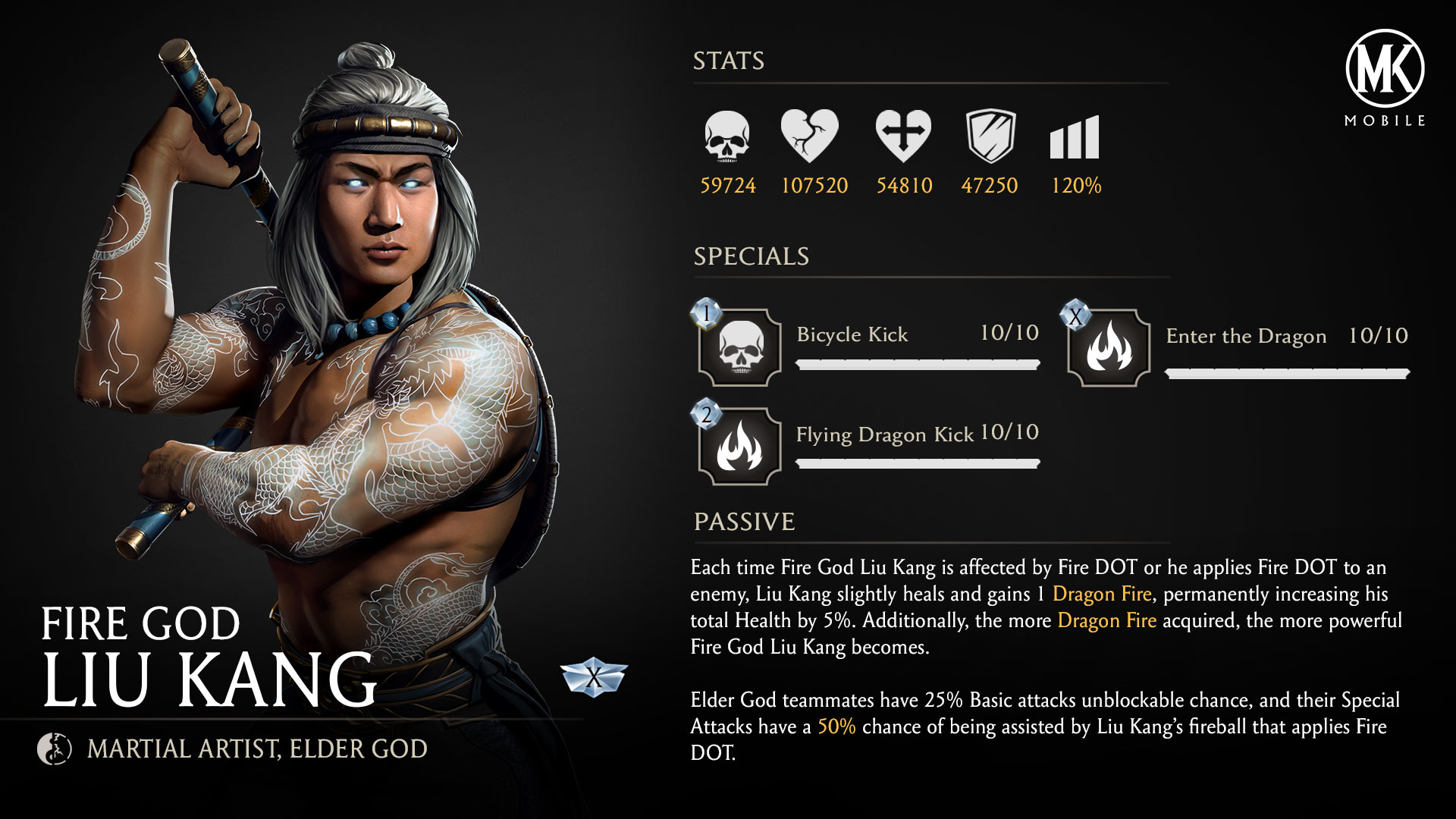Select the Martial Artist class emblem
Image resolution: width=1456 pixels, height=819 pixels.
point(55,749)
